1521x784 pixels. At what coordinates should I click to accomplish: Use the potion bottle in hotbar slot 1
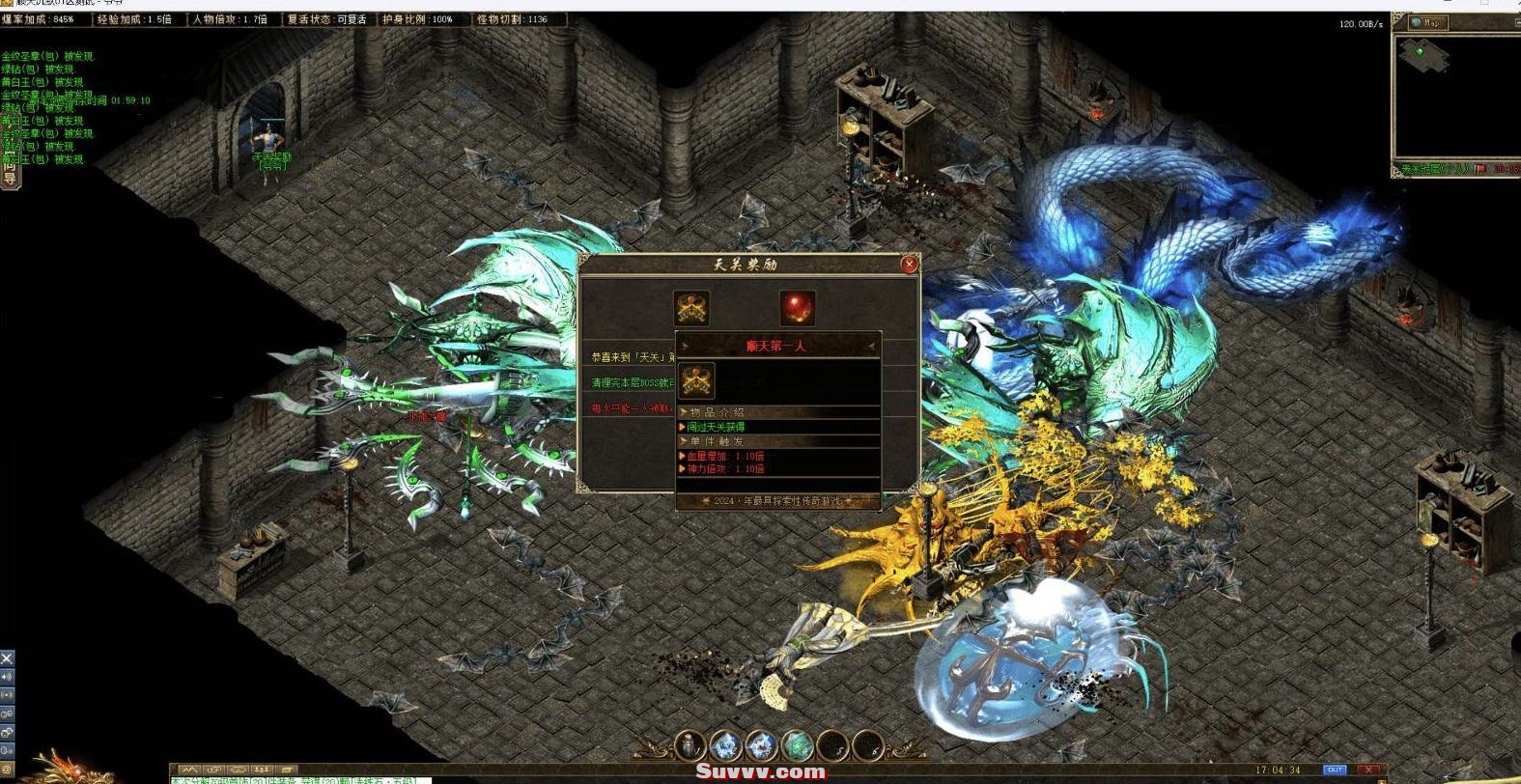click(690, 744)
